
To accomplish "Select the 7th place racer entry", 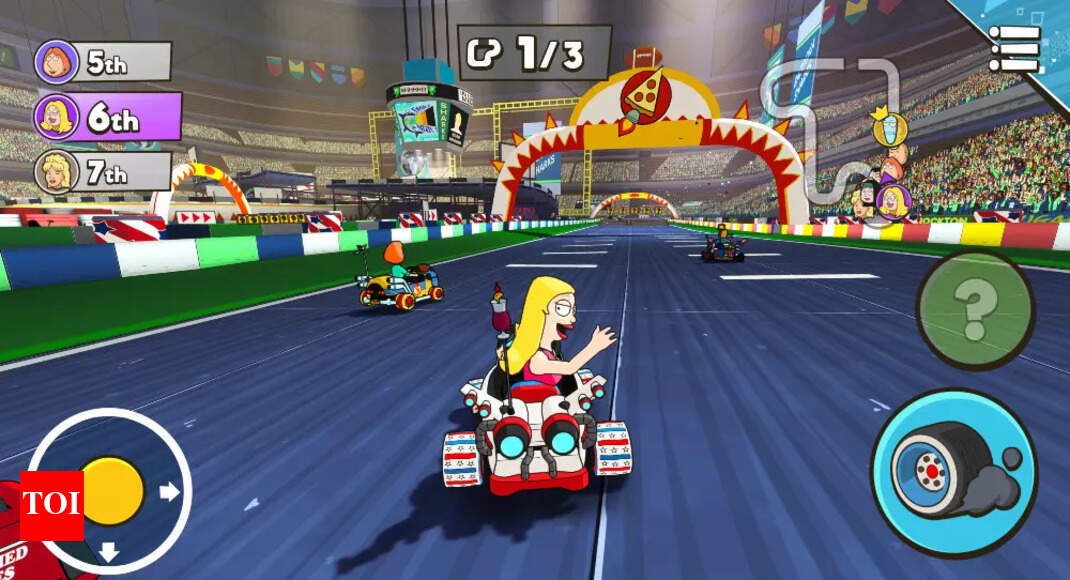I will tap(103, 171).
